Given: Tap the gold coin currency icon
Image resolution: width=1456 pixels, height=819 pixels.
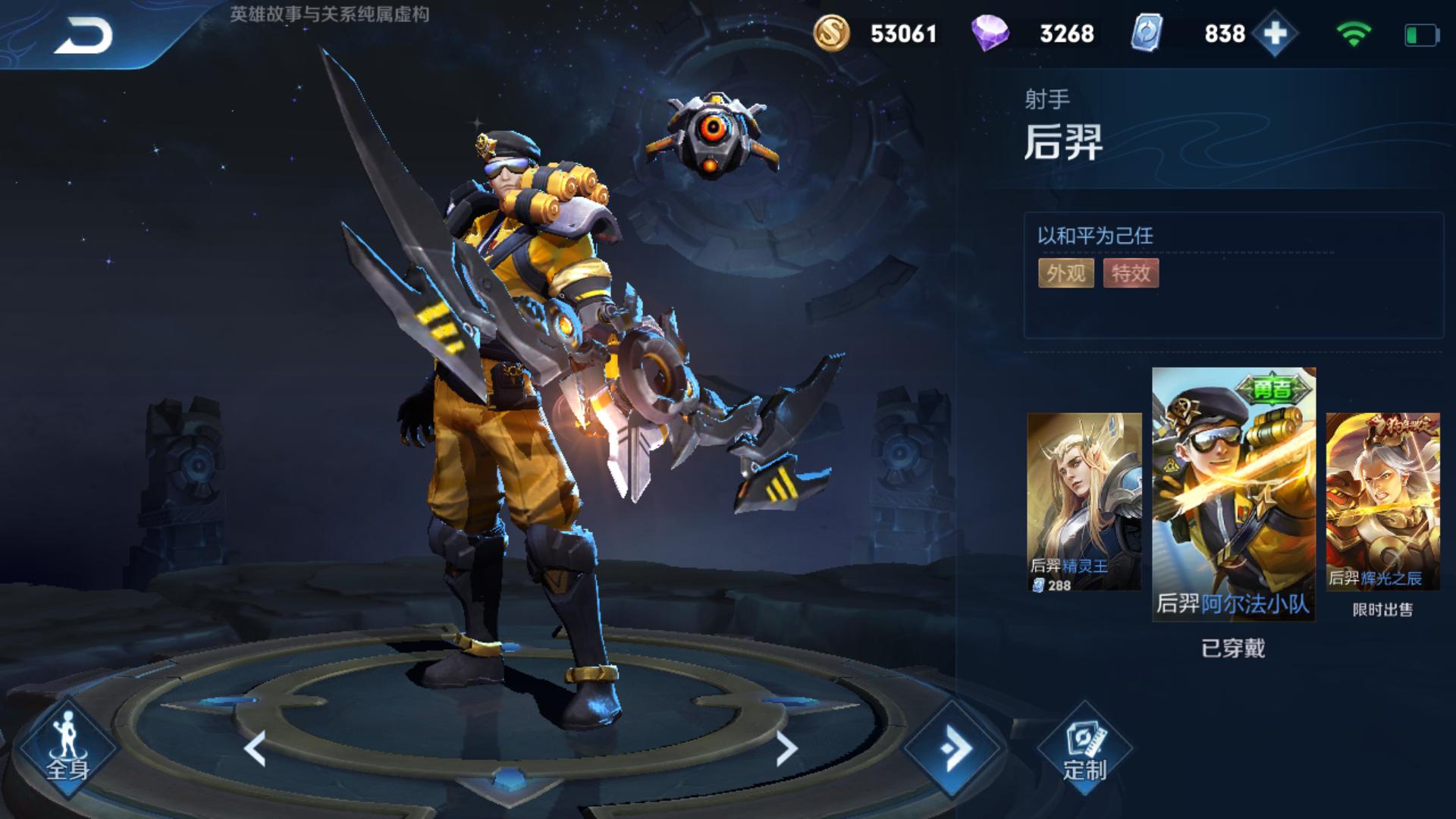Looking at the screenshot, I should 831,34.
